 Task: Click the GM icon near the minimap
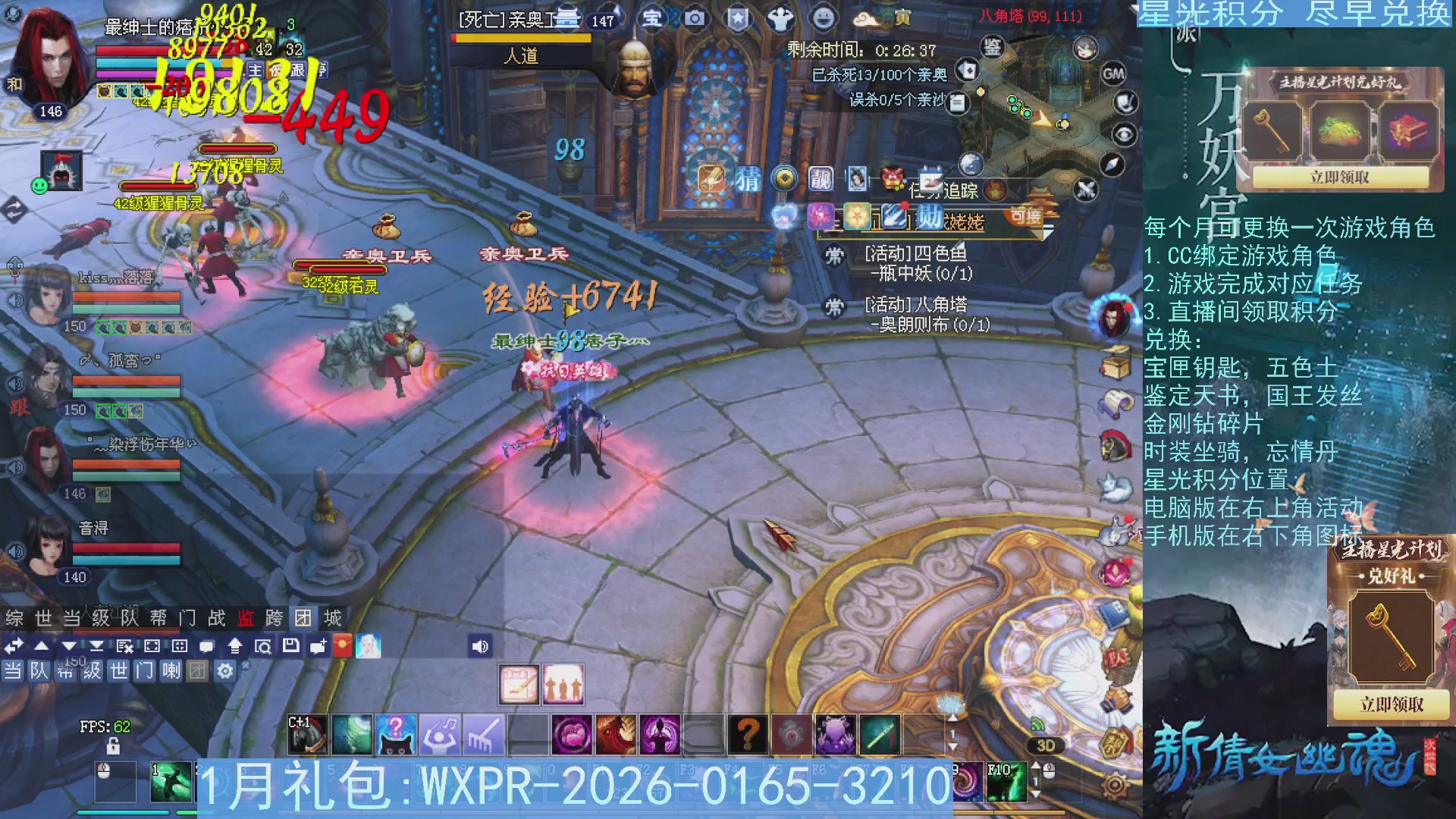[x=1113, y=73]
